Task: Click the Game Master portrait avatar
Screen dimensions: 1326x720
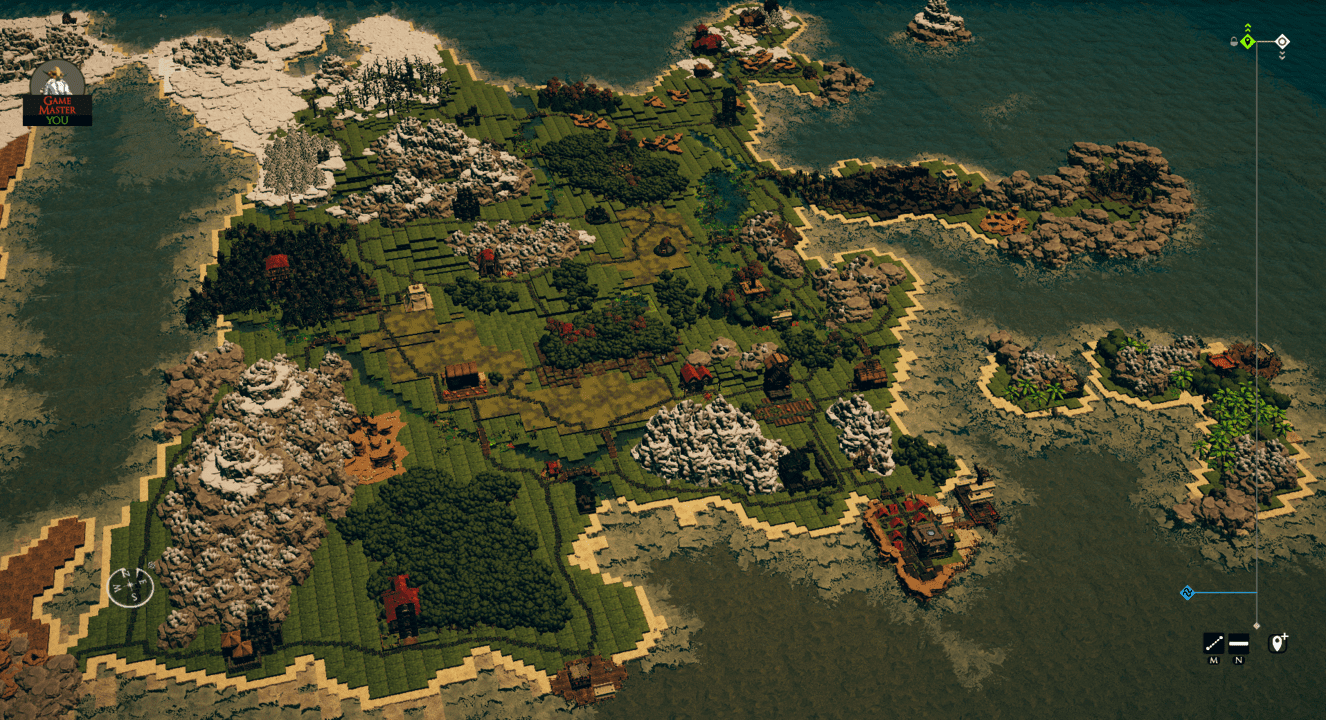Action: point(57,80)
